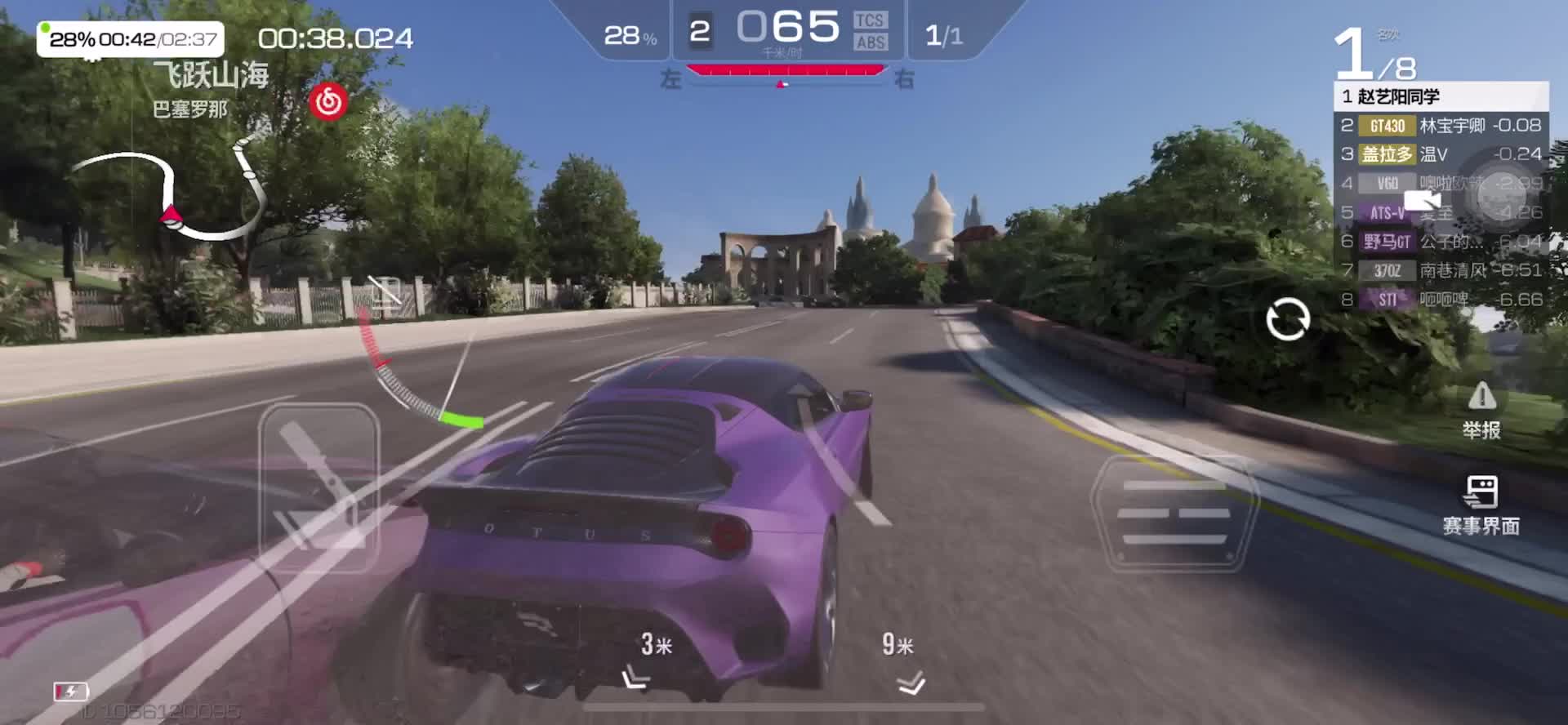Select the GT430 林宝宇卿 leaderboard row
Viewport: 1568px width, 725px height.
(1441, 126)
